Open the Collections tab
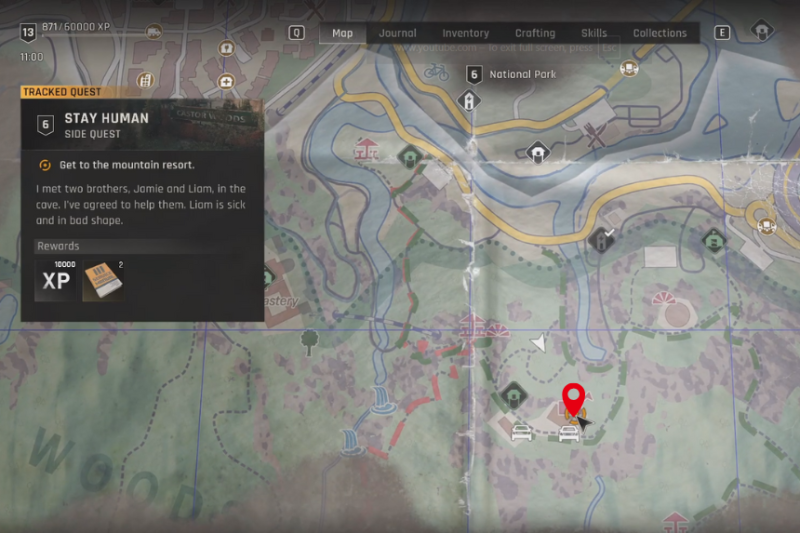The image size is (800, 533). coord(660,33)
